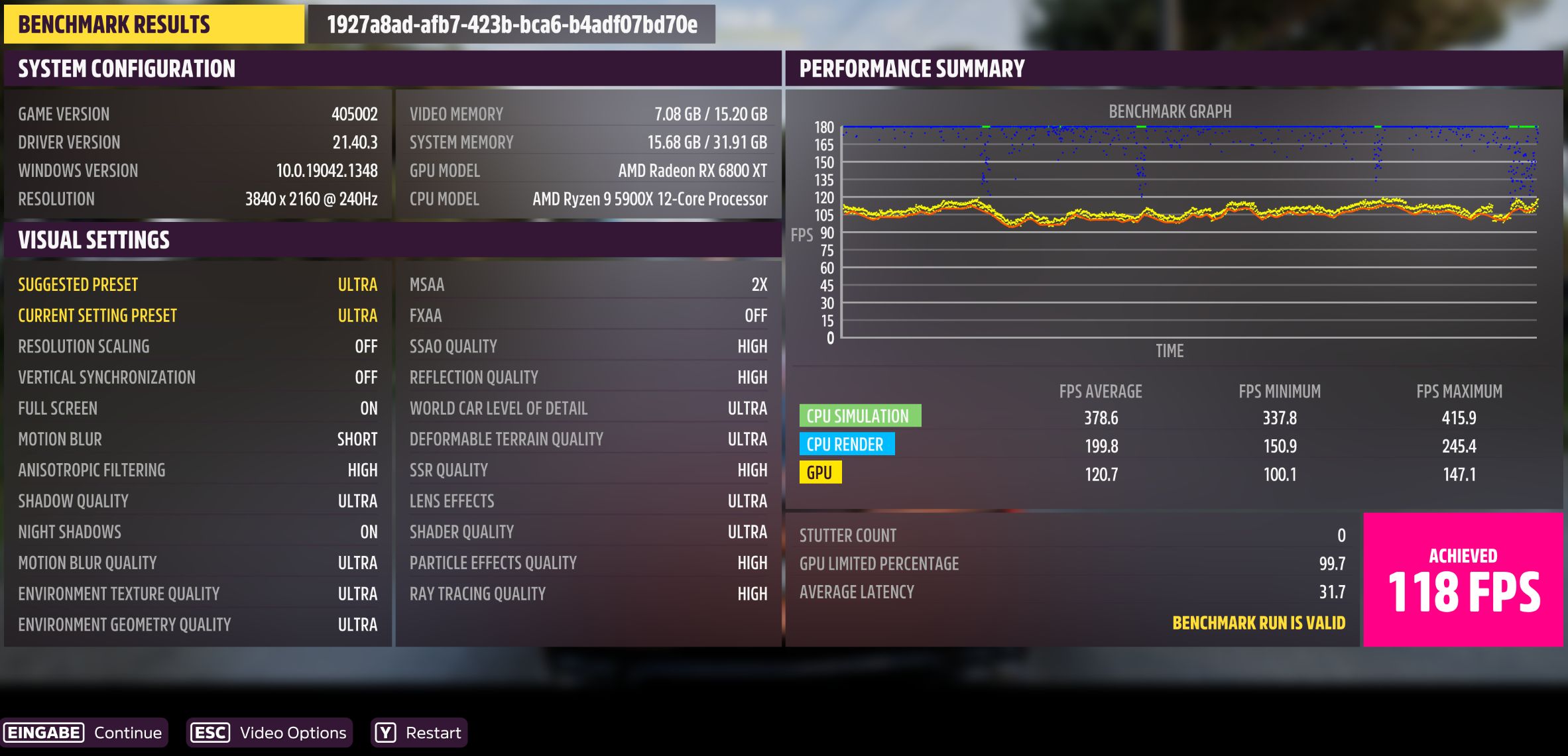This screenshot has height=756, width=1568.
Task: Toggle VERTICAL SYNCHRONIZATION off setting
Action: pos(197,377)
